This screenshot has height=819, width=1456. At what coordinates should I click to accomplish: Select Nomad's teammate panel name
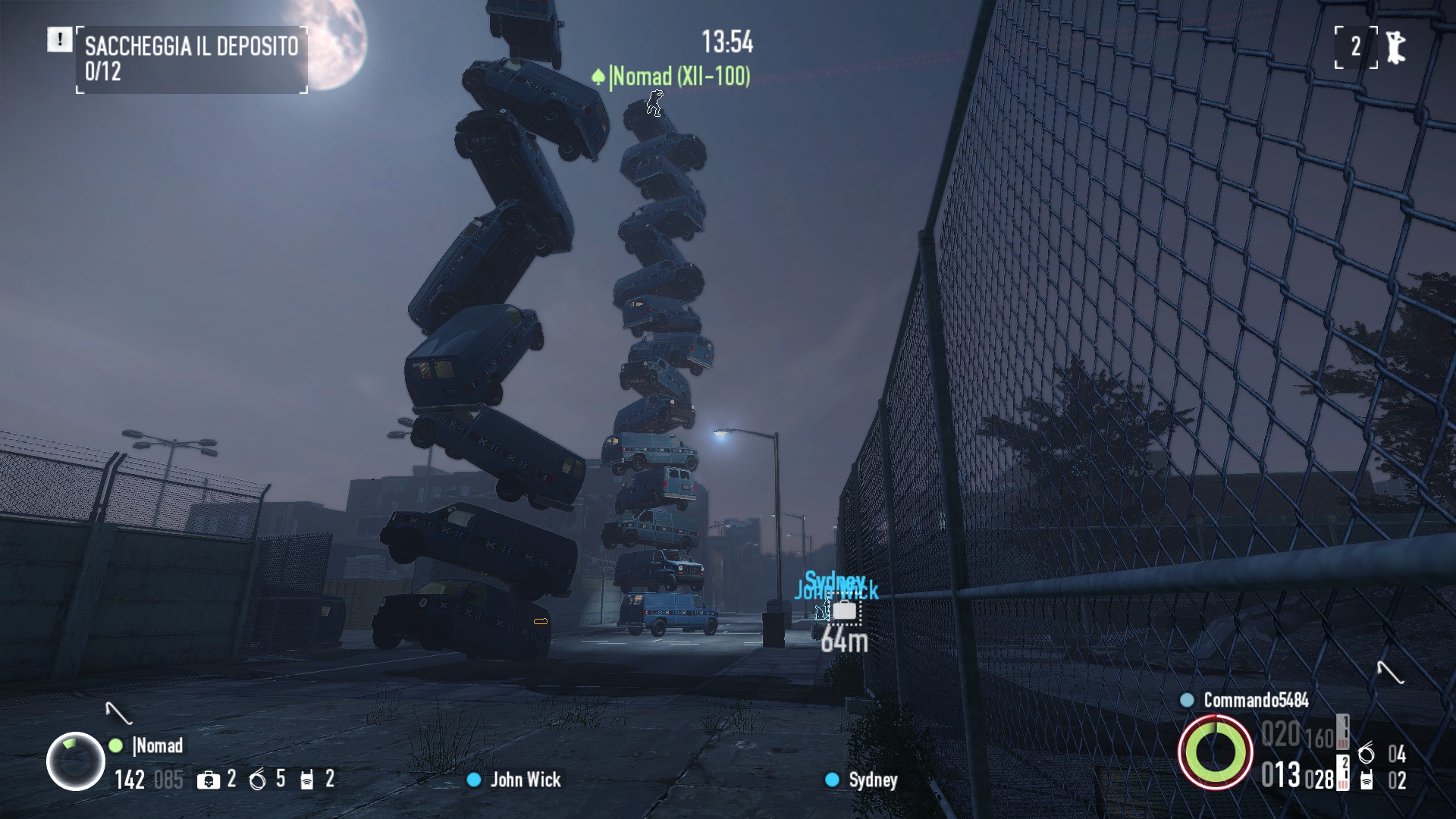pos(158,745)
